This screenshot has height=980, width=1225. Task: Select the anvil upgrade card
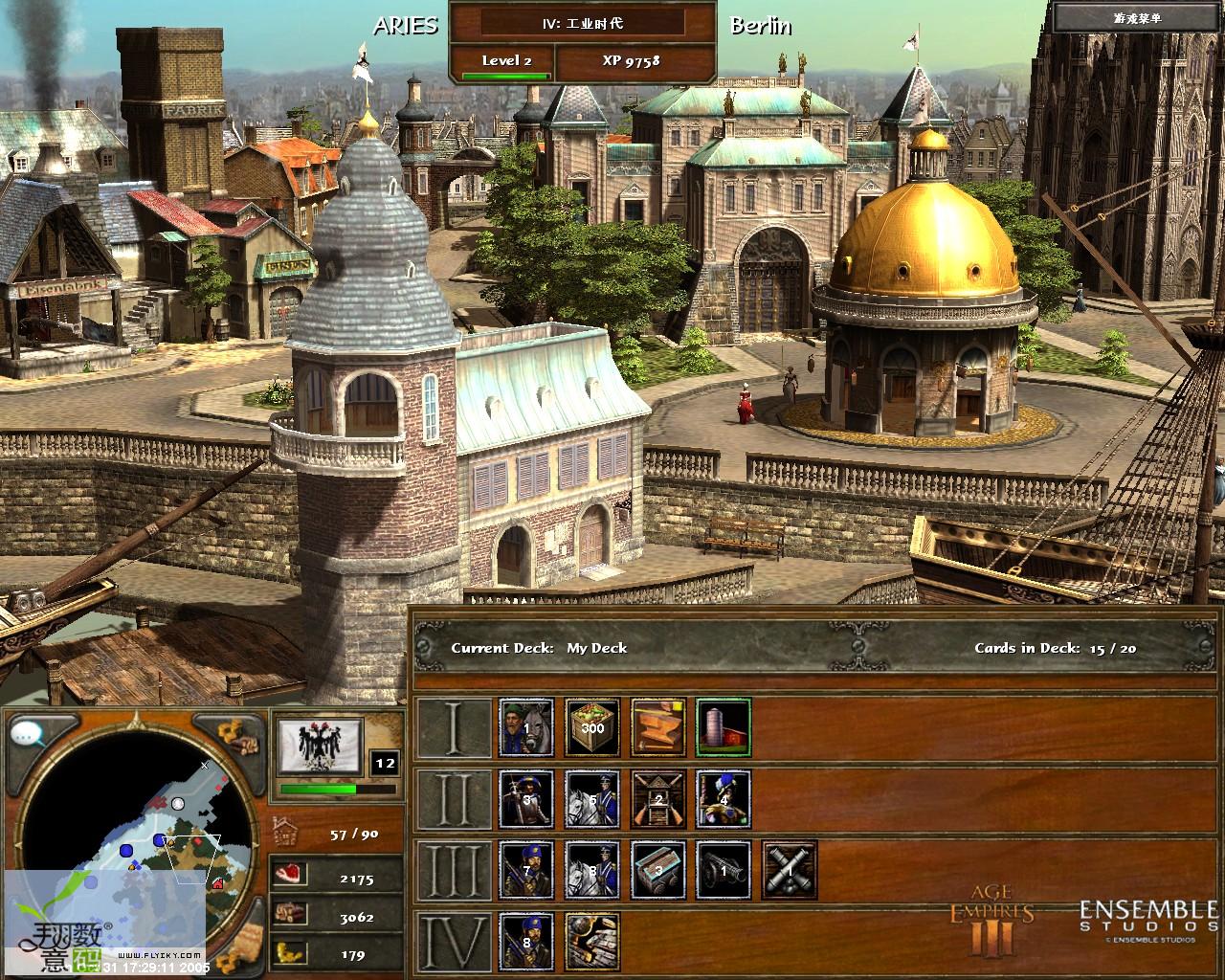coord(657,726)
